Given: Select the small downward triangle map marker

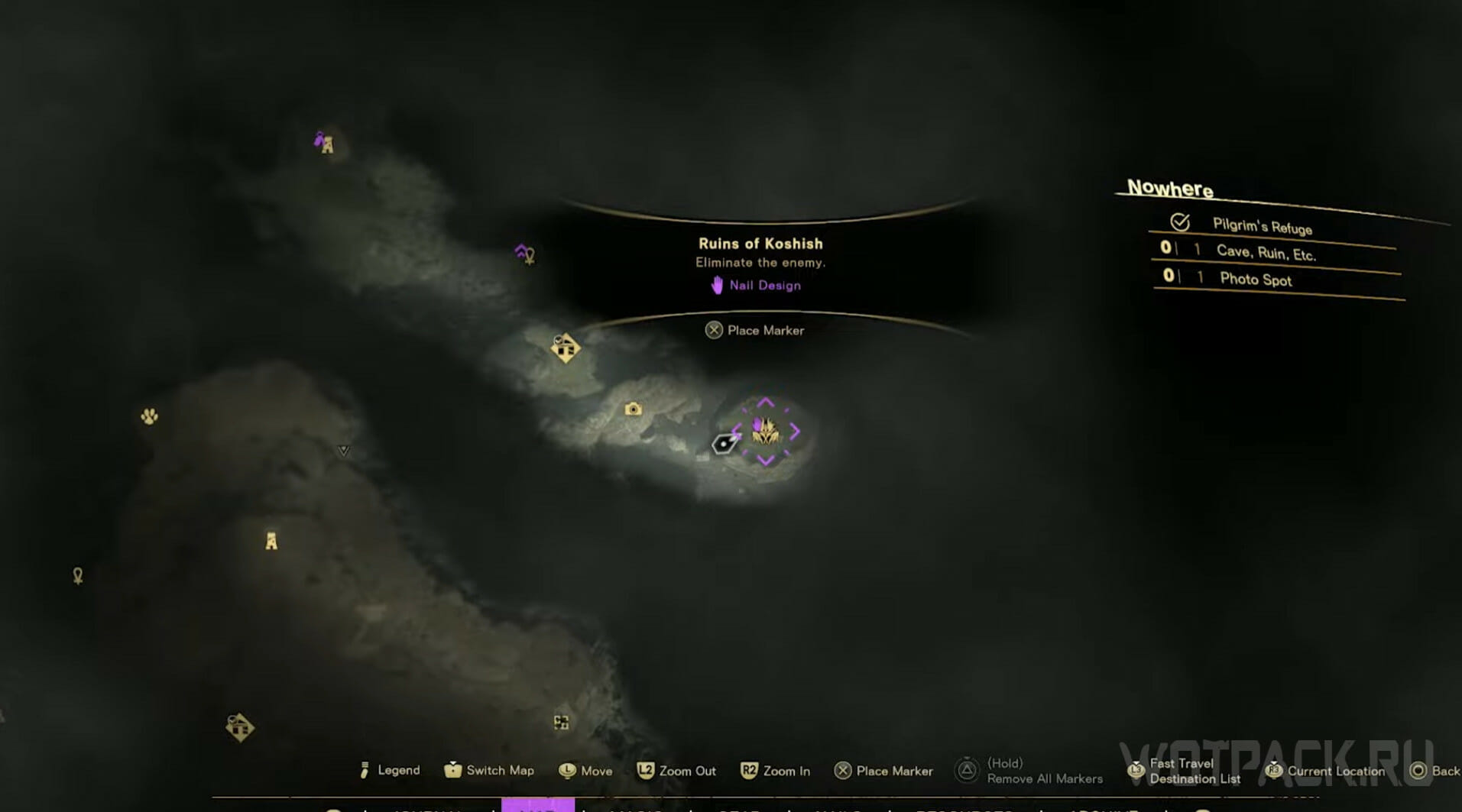Looking at the screenshot, I should [x=344, y=451].
